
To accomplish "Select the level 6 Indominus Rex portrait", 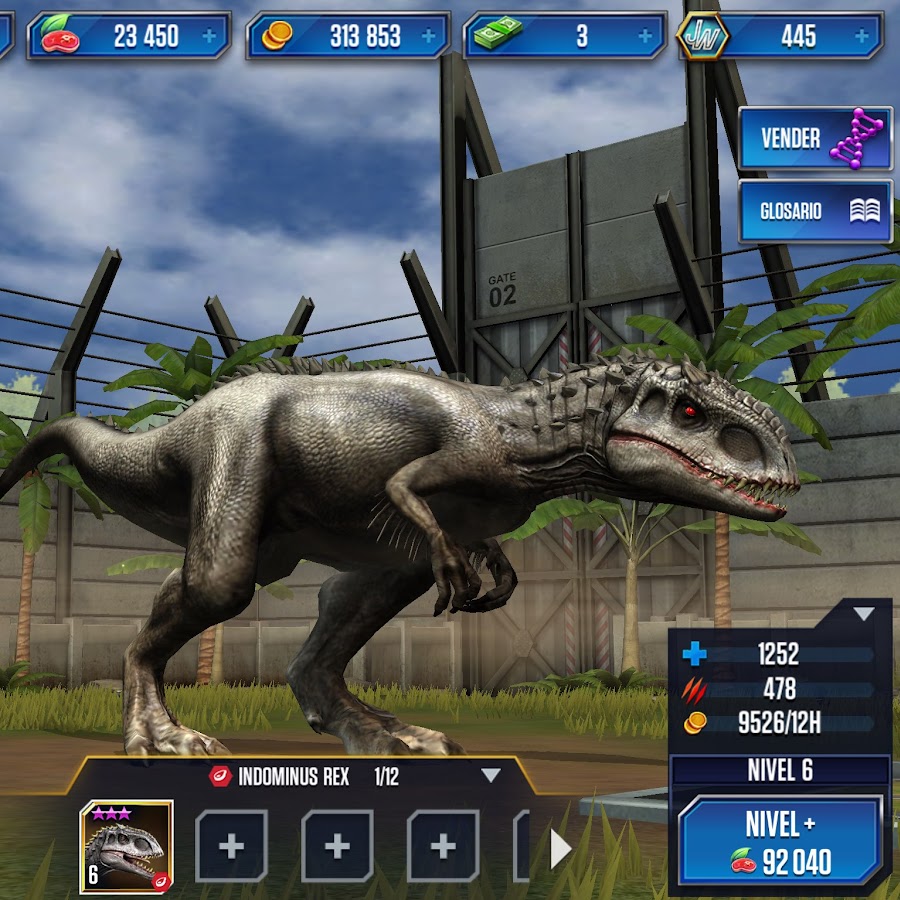I will point(127,846).
